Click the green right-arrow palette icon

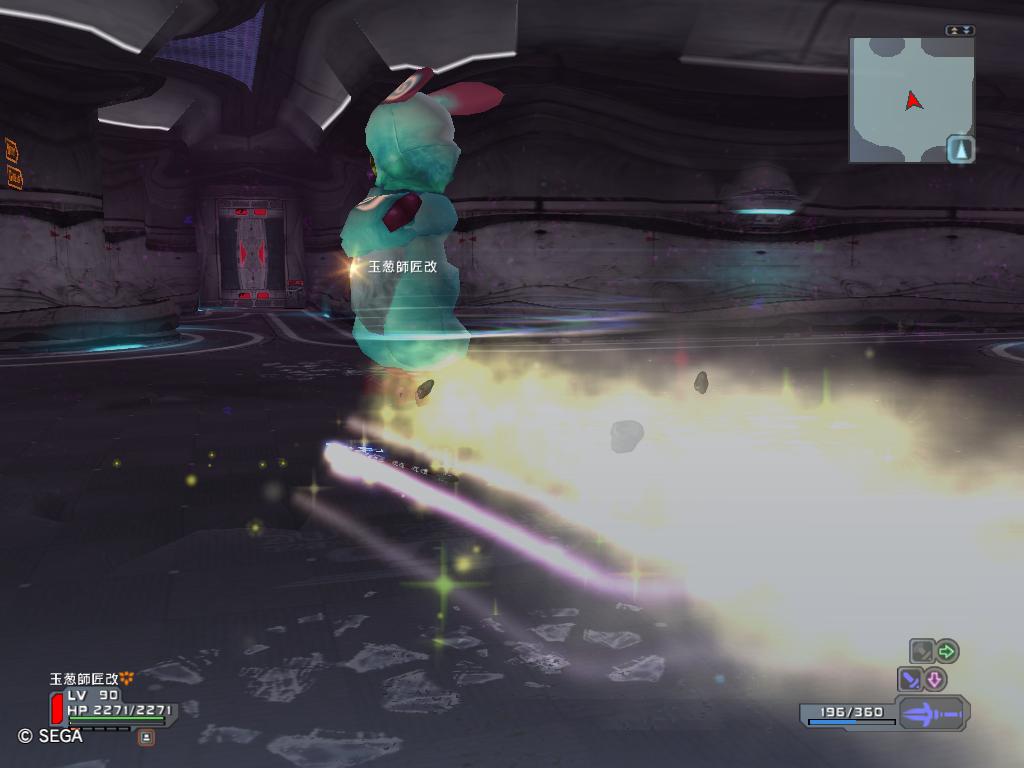coord(946,652)
